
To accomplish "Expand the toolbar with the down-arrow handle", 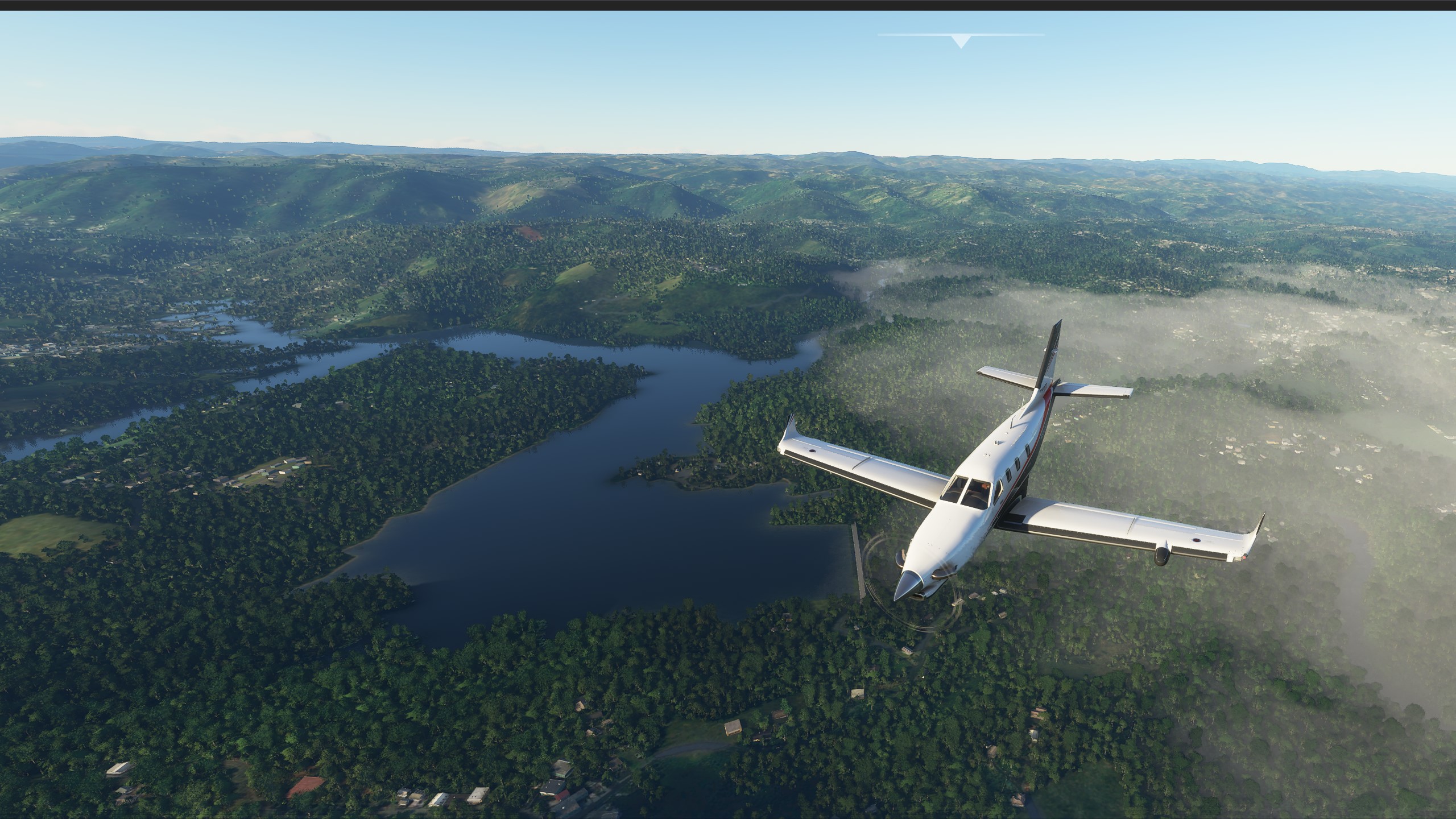I will click(961, 41).
